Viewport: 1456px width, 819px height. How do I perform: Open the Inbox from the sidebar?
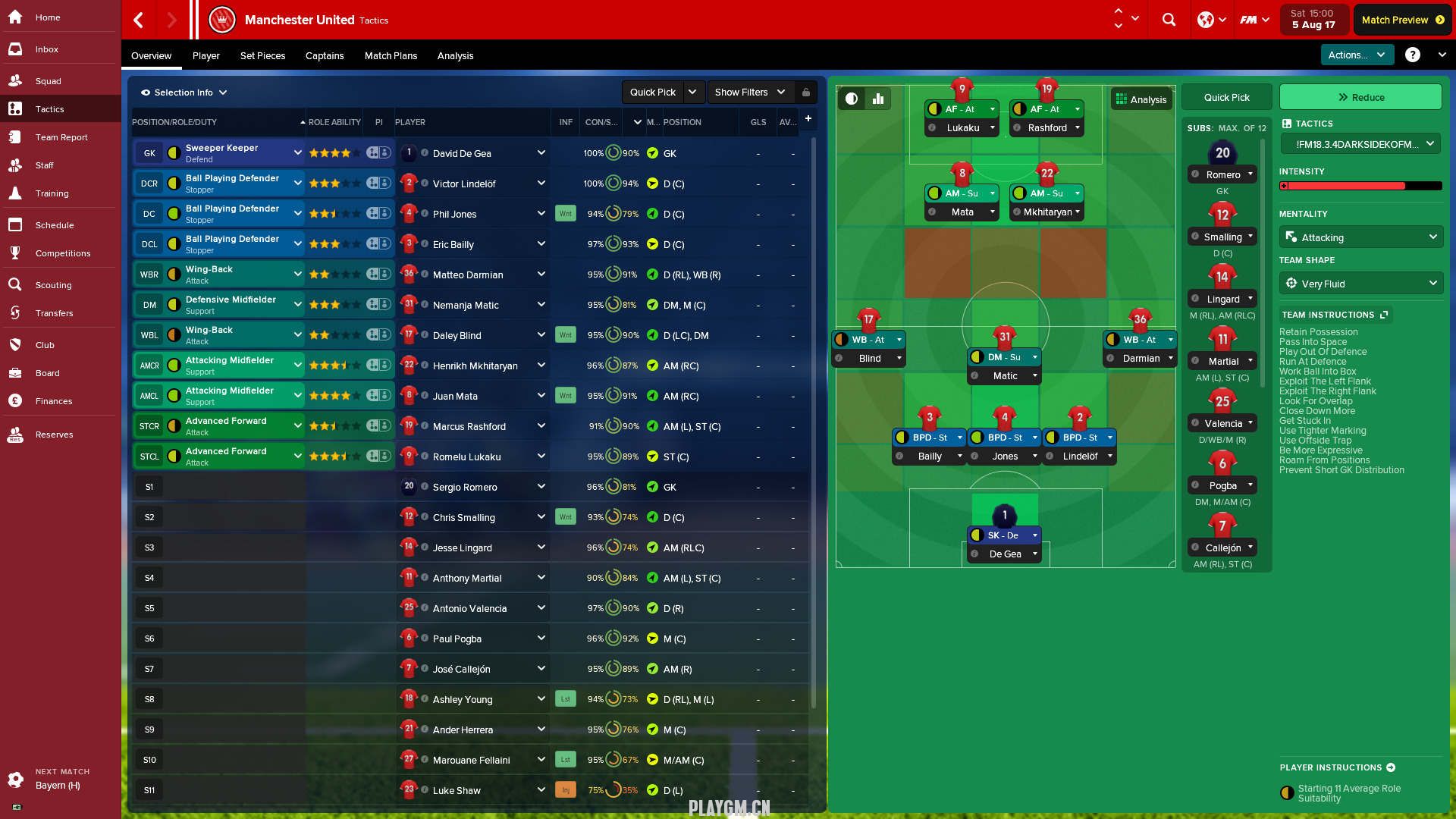(x=46, y=49)
